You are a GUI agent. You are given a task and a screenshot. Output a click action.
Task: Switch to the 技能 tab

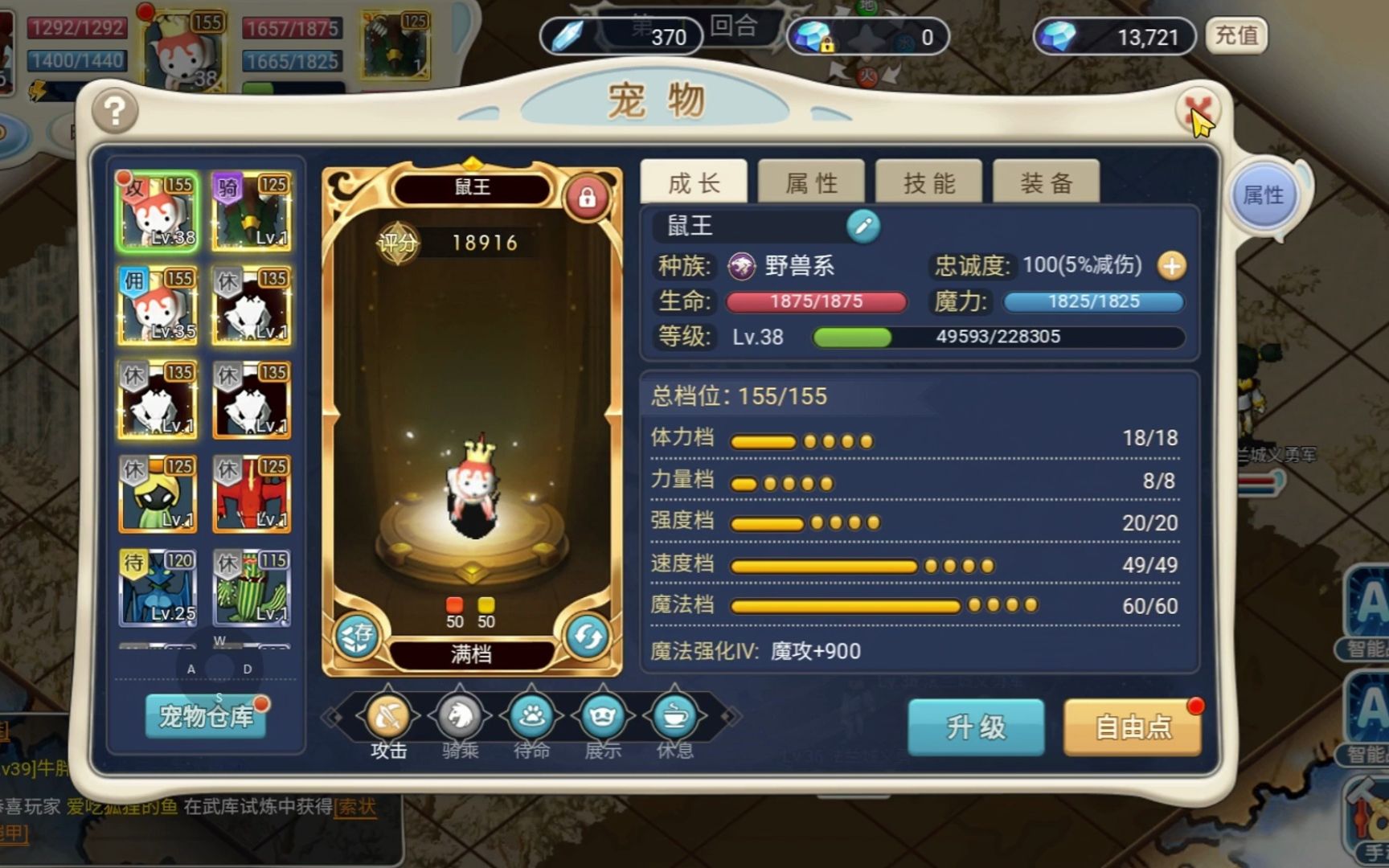click(x=928, y=182)
